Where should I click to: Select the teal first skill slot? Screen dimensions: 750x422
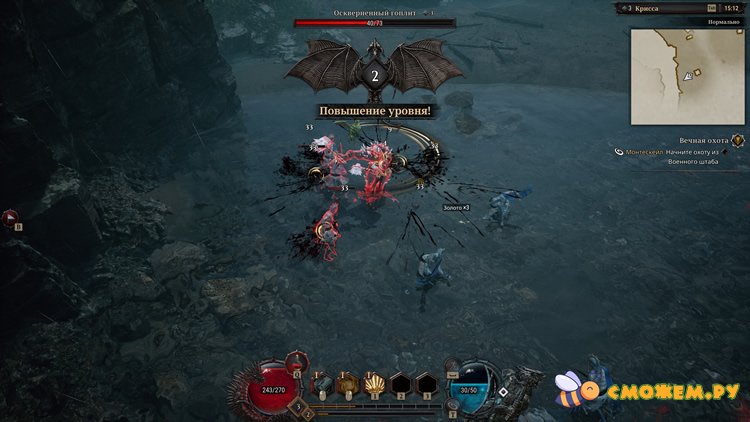(322, 382)
